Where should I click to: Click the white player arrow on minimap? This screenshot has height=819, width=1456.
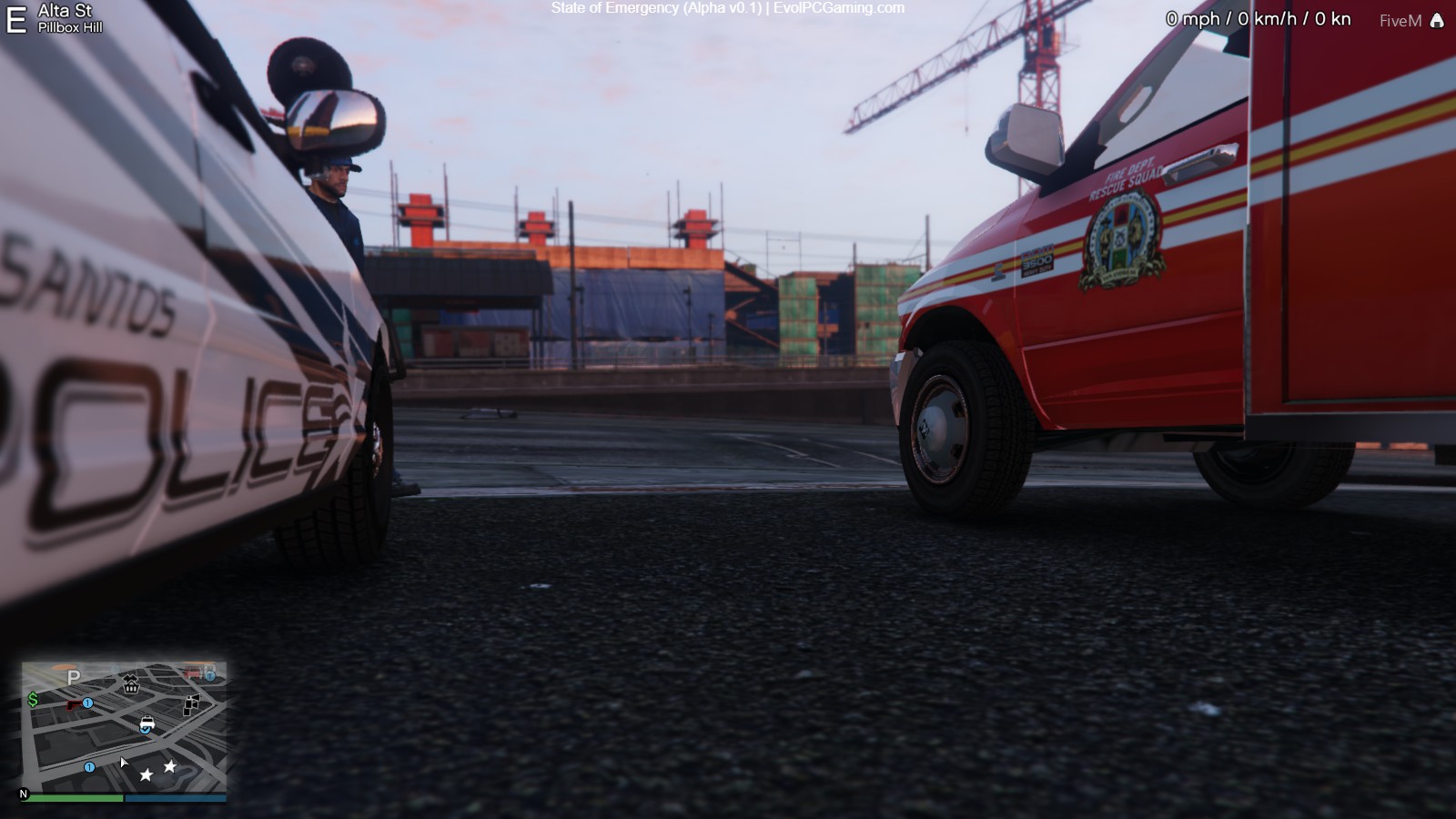(x=124, y=763)
